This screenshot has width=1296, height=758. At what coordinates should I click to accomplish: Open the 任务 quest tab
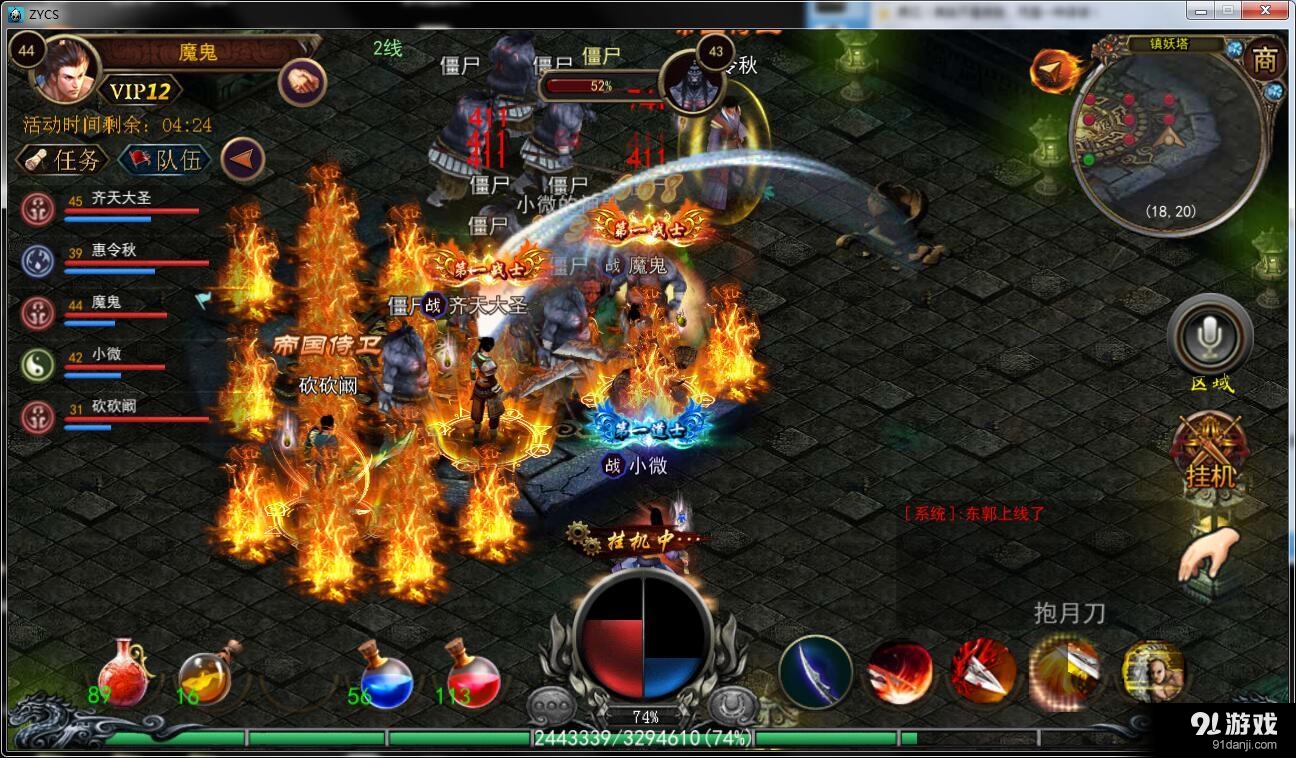pyautogui.click(x=62, y=159)
